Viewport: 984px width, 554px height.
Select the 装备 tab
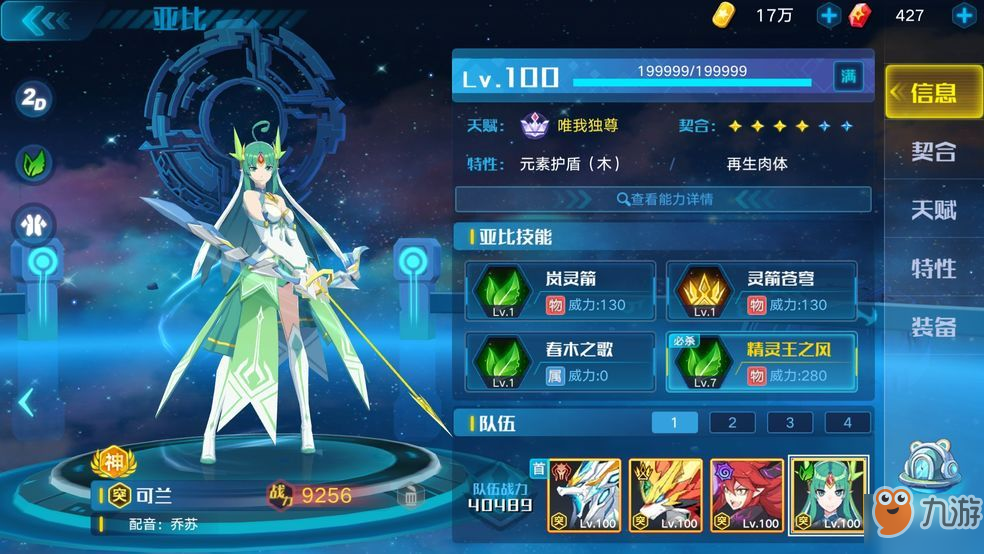(x=934, y=327)
